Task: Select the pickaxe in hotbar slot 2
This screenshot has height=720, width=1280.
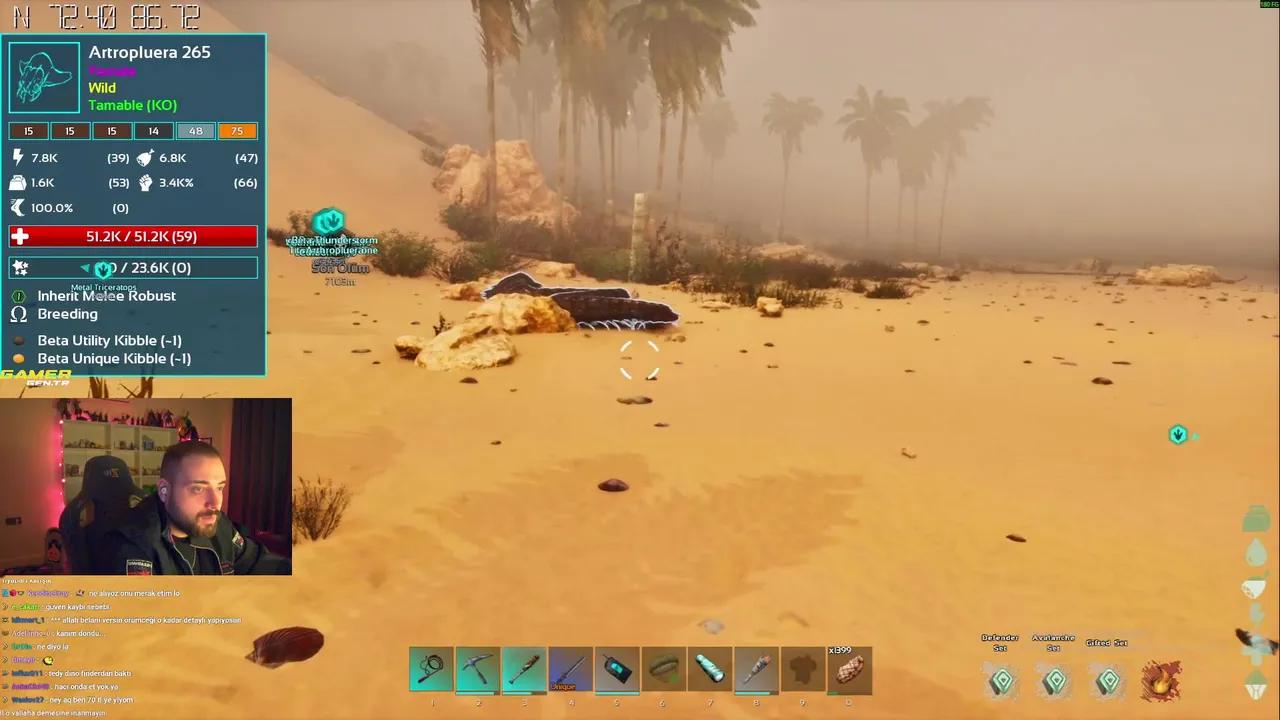Action: tap(477, 670)
